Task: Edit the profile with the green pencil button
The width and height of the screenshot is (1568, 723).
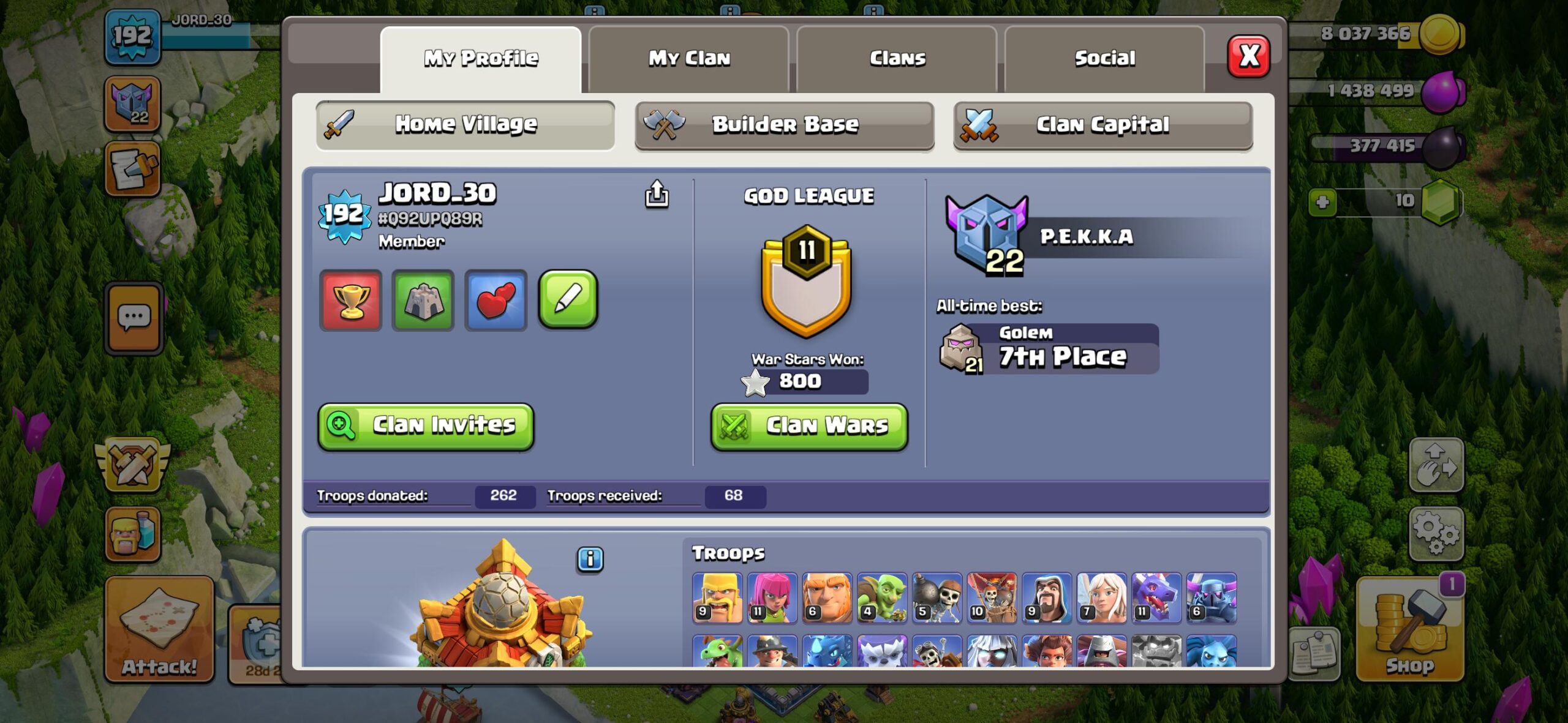Action: point(568,299)
